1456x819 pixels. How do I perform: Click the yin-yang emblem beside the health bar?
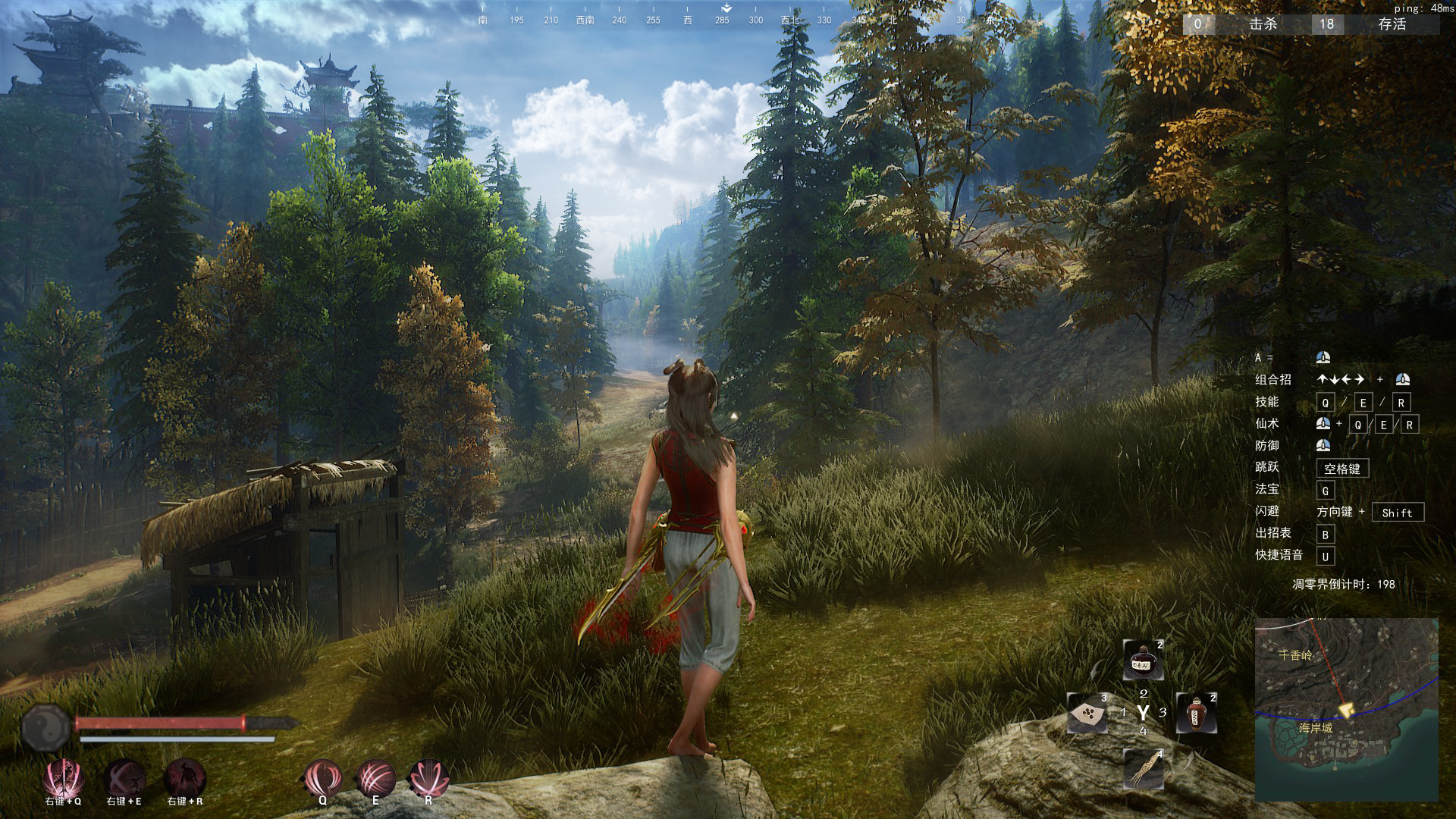[45, 727]
